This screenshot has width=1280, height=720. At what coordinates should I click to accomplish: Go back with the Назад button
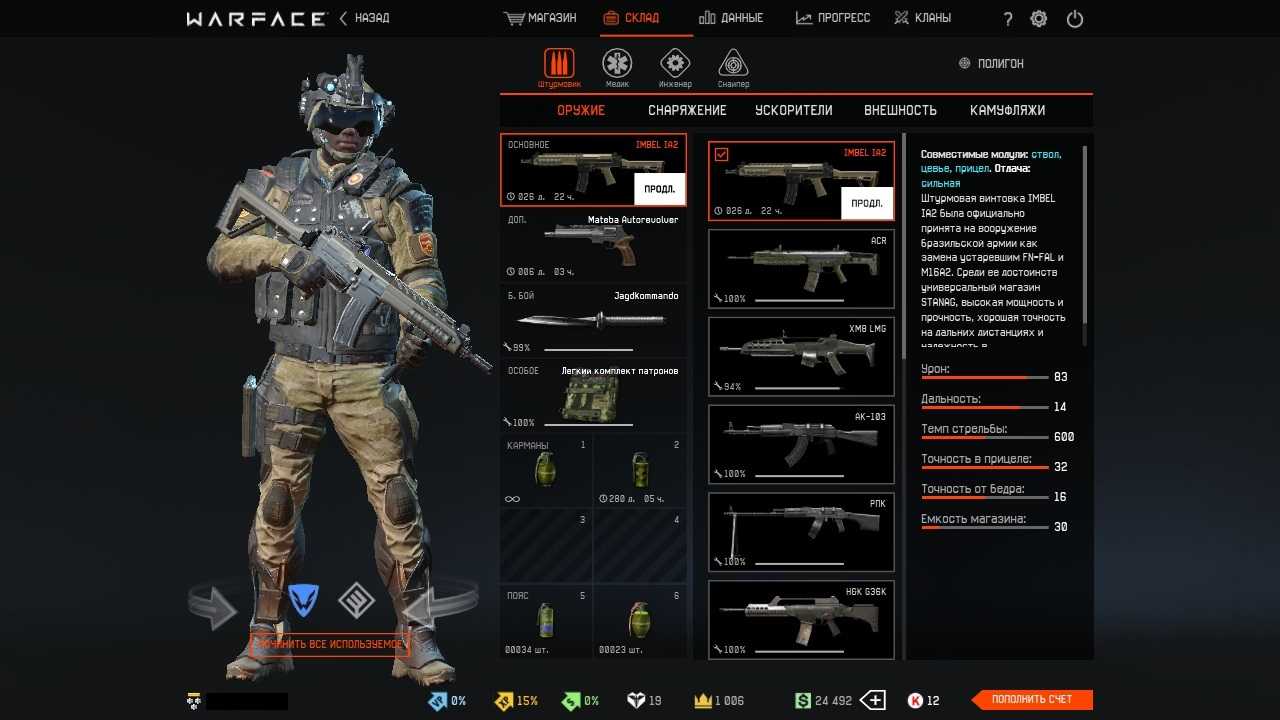pos(365,18)
